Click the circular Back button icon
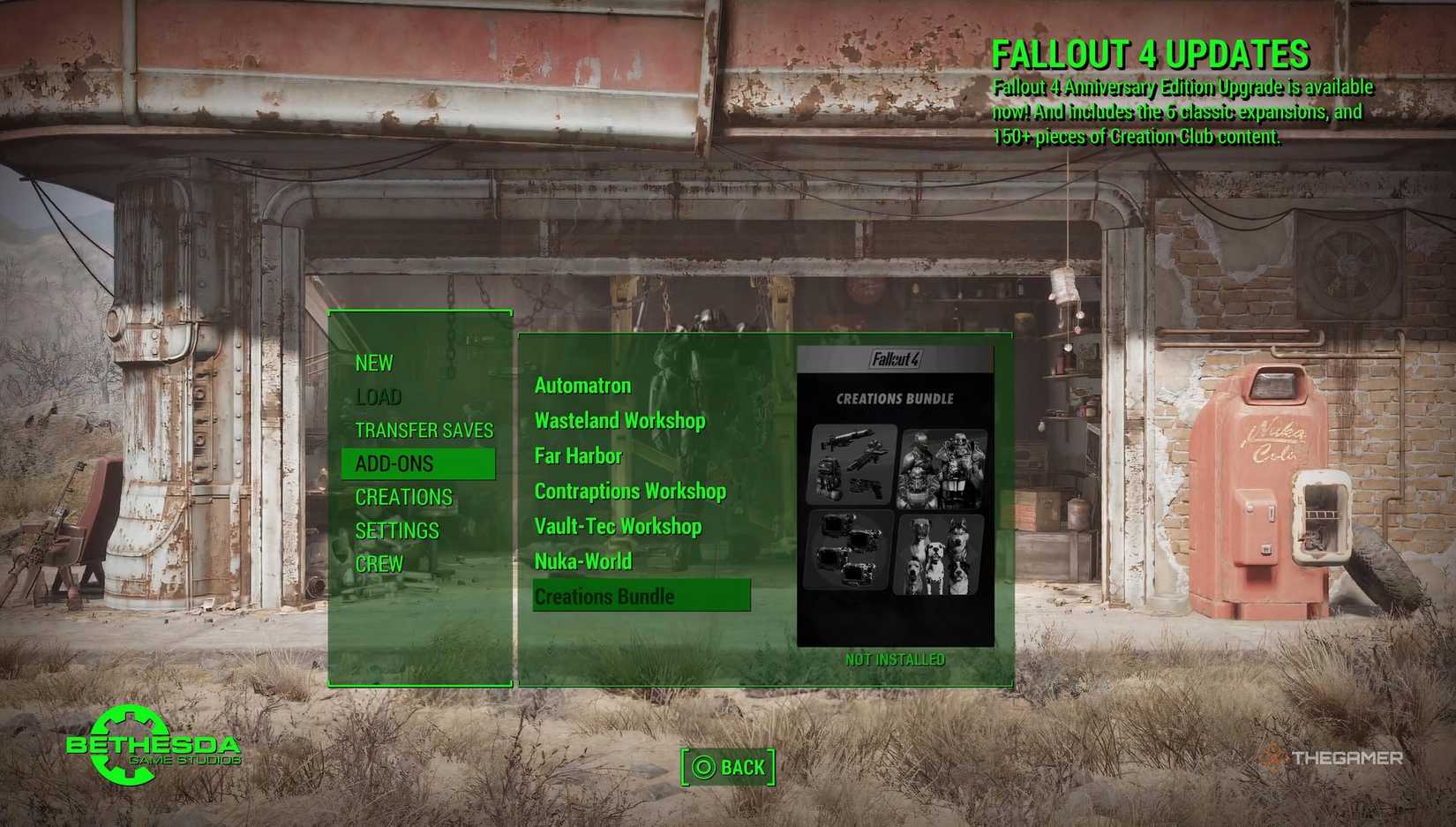1456x827 pixels. [705, 767]
